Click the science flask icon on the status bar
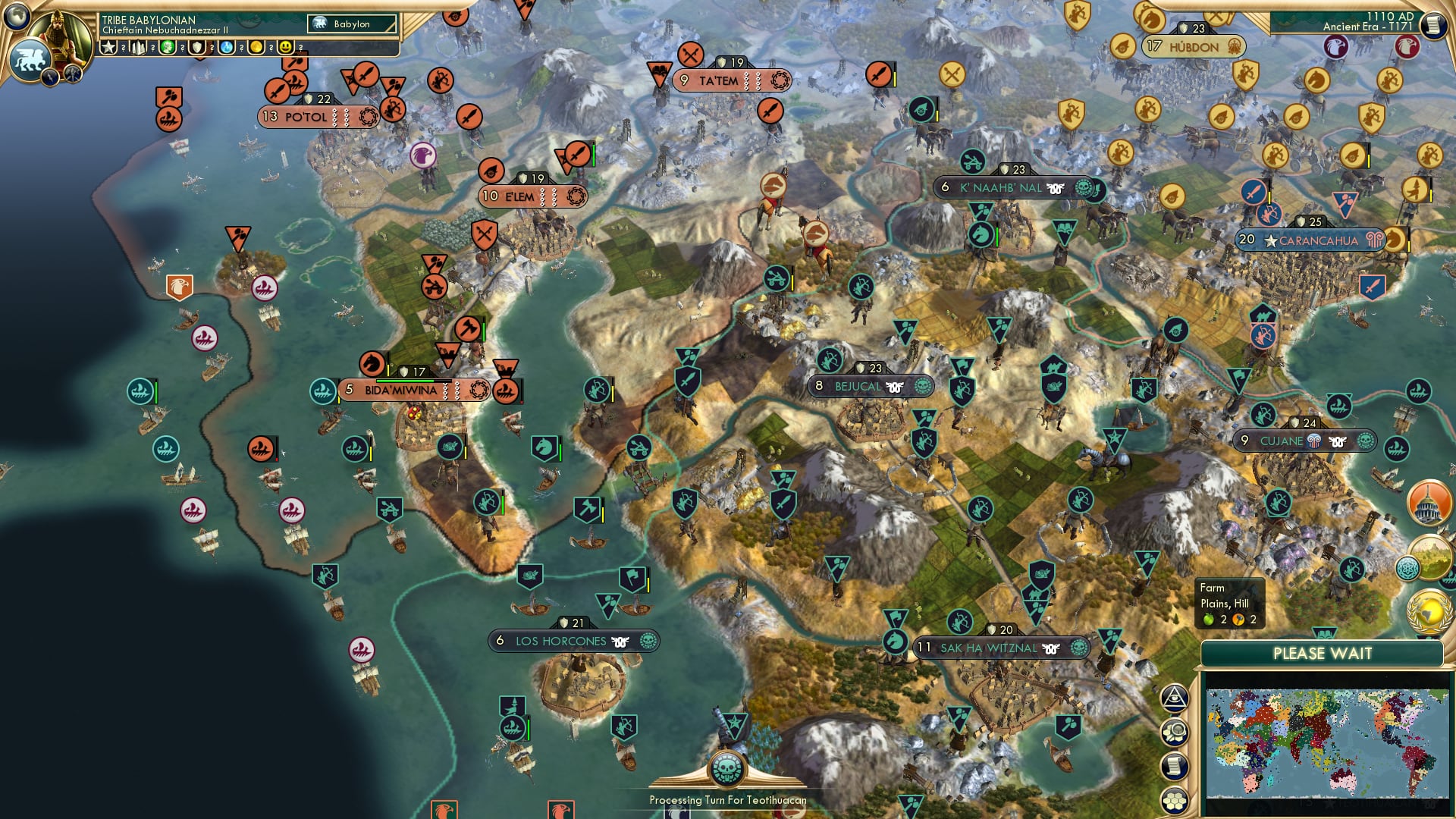This screenshot has height=819, width=1456. (x=225, y=48)
